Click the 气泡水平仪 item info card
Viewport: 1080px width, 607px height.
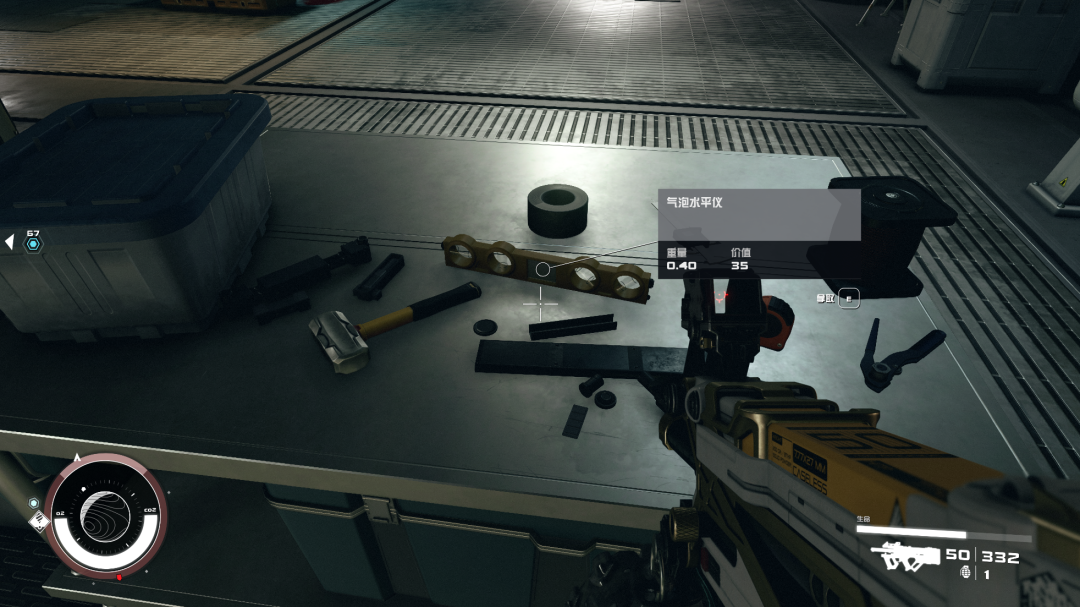tap(759, 233)
